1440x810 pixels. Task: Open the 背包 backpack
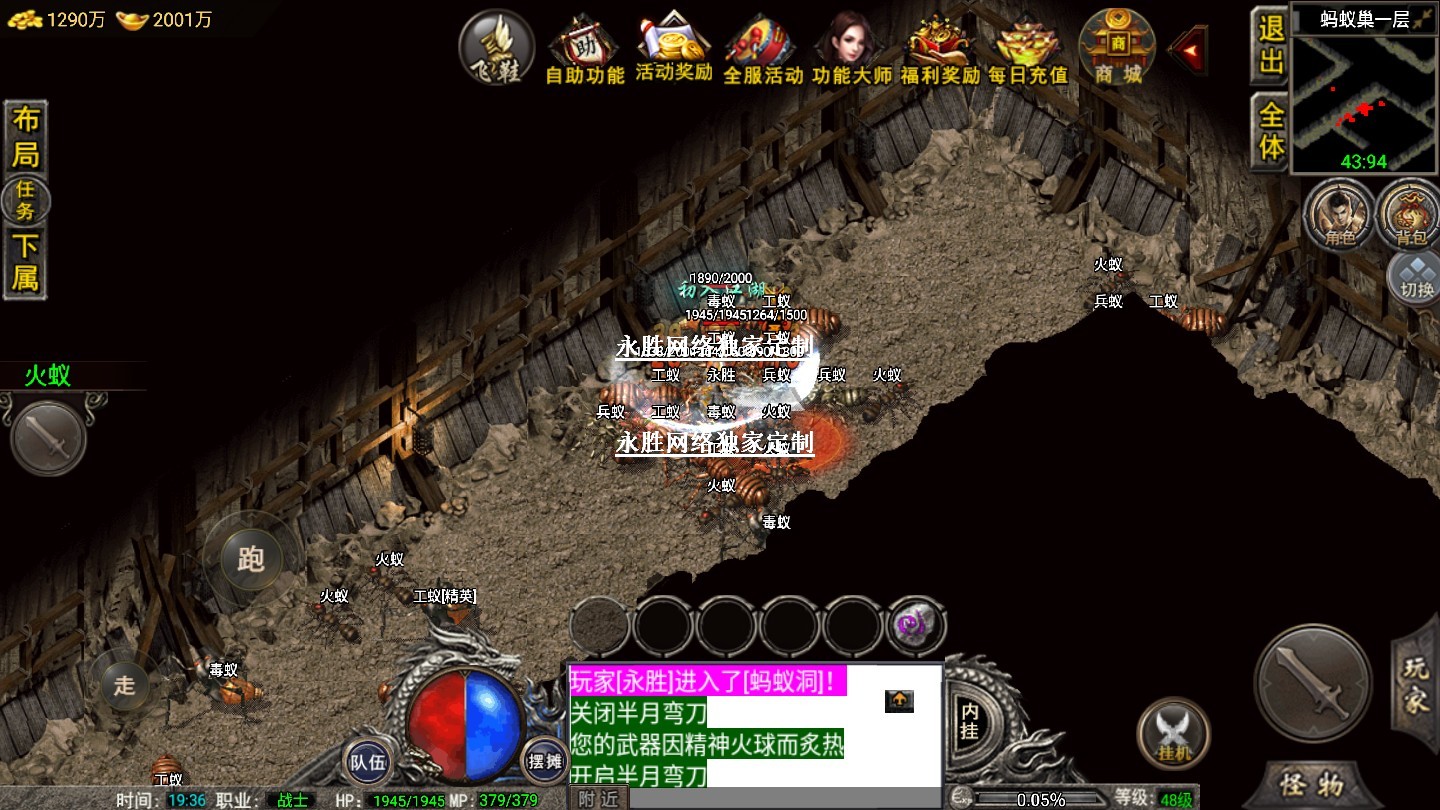click(x=1411, y=214)
